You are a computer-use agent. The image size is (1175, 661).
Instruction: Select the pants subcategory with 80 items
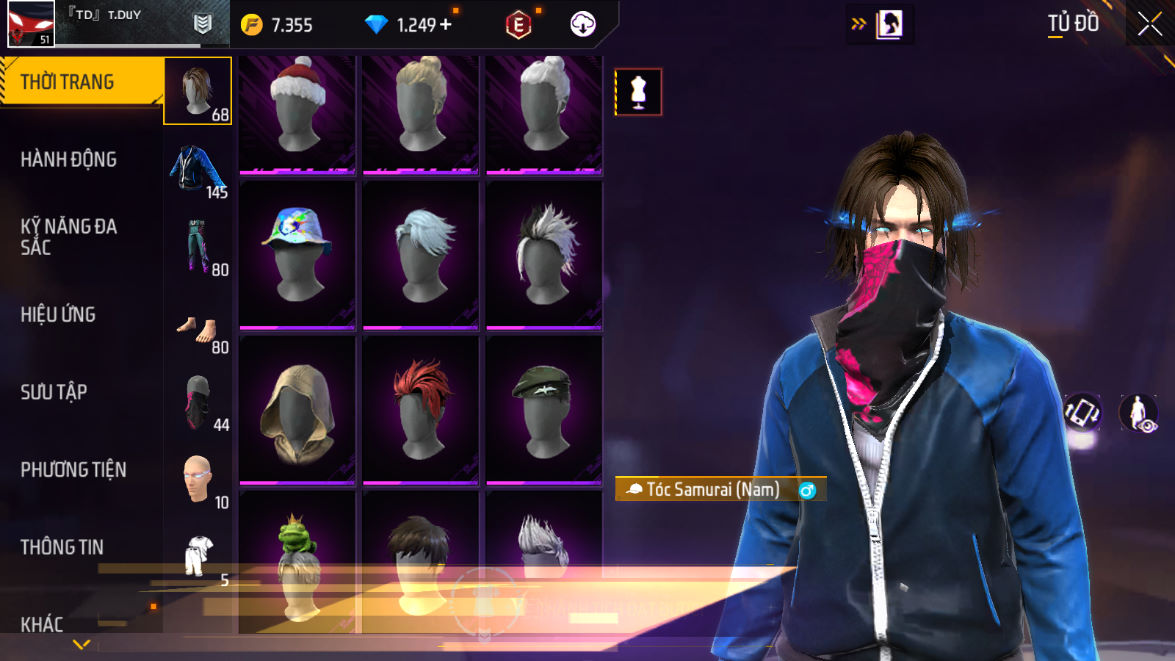pos(197,246)
